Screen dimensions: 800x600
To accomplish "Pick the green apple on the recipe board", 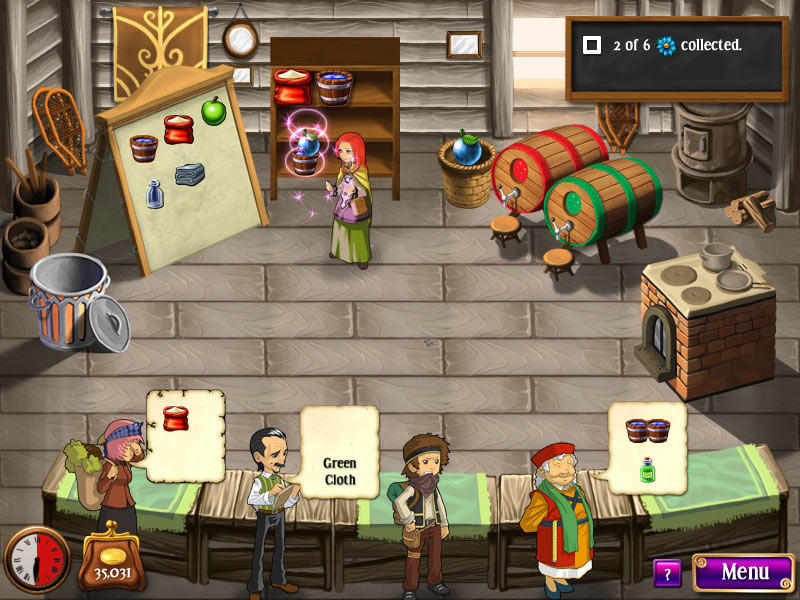I will [x=213, y=110].
